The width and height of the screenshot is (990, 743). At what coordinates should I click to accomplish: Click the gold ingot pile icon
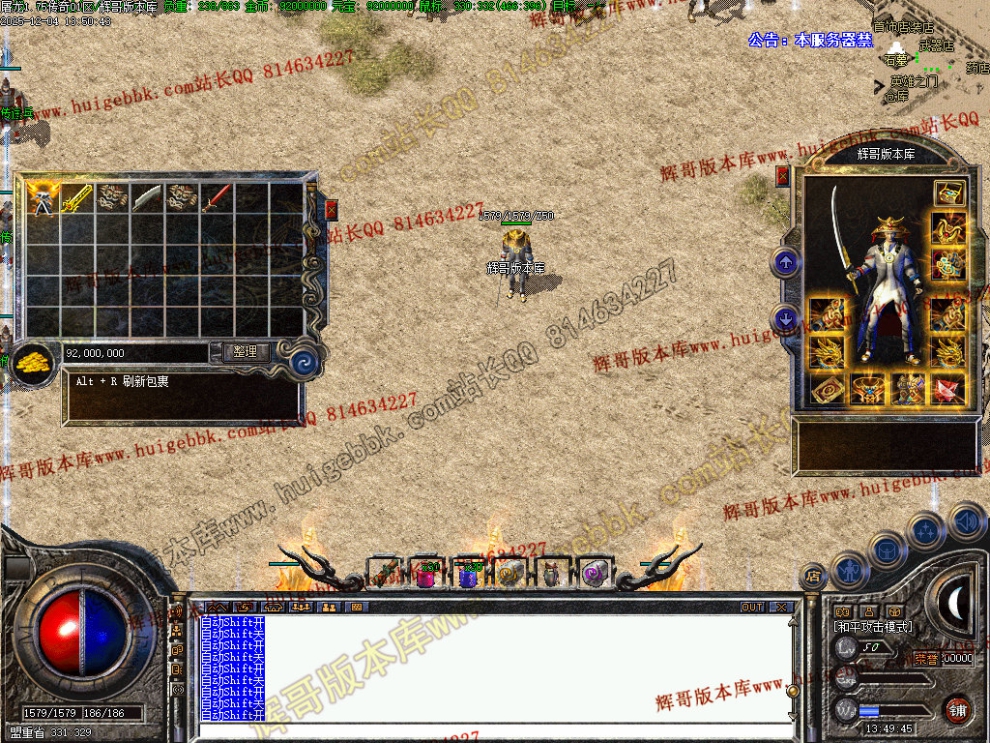34,363
